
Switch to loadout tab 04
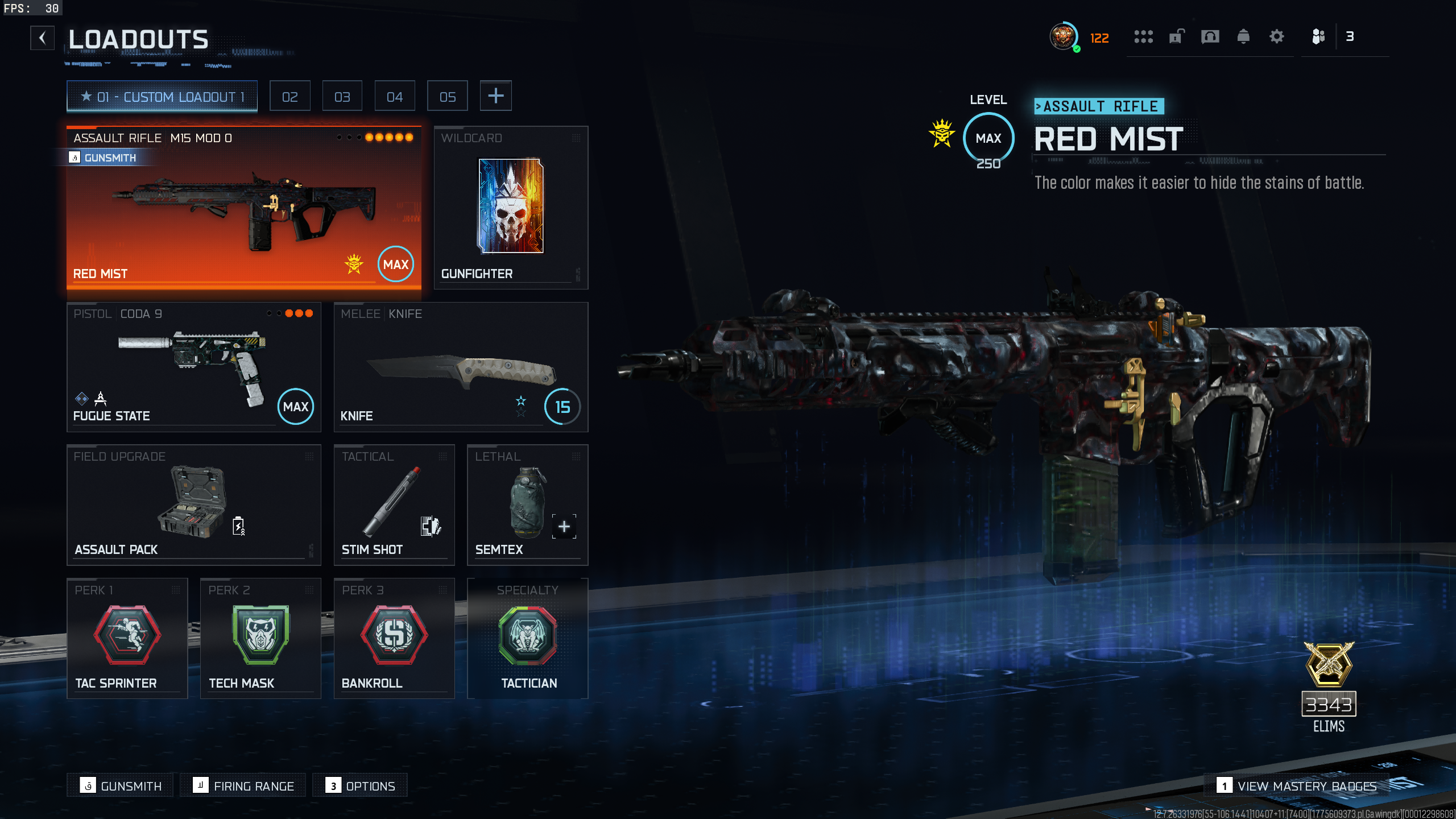point(395,97)
